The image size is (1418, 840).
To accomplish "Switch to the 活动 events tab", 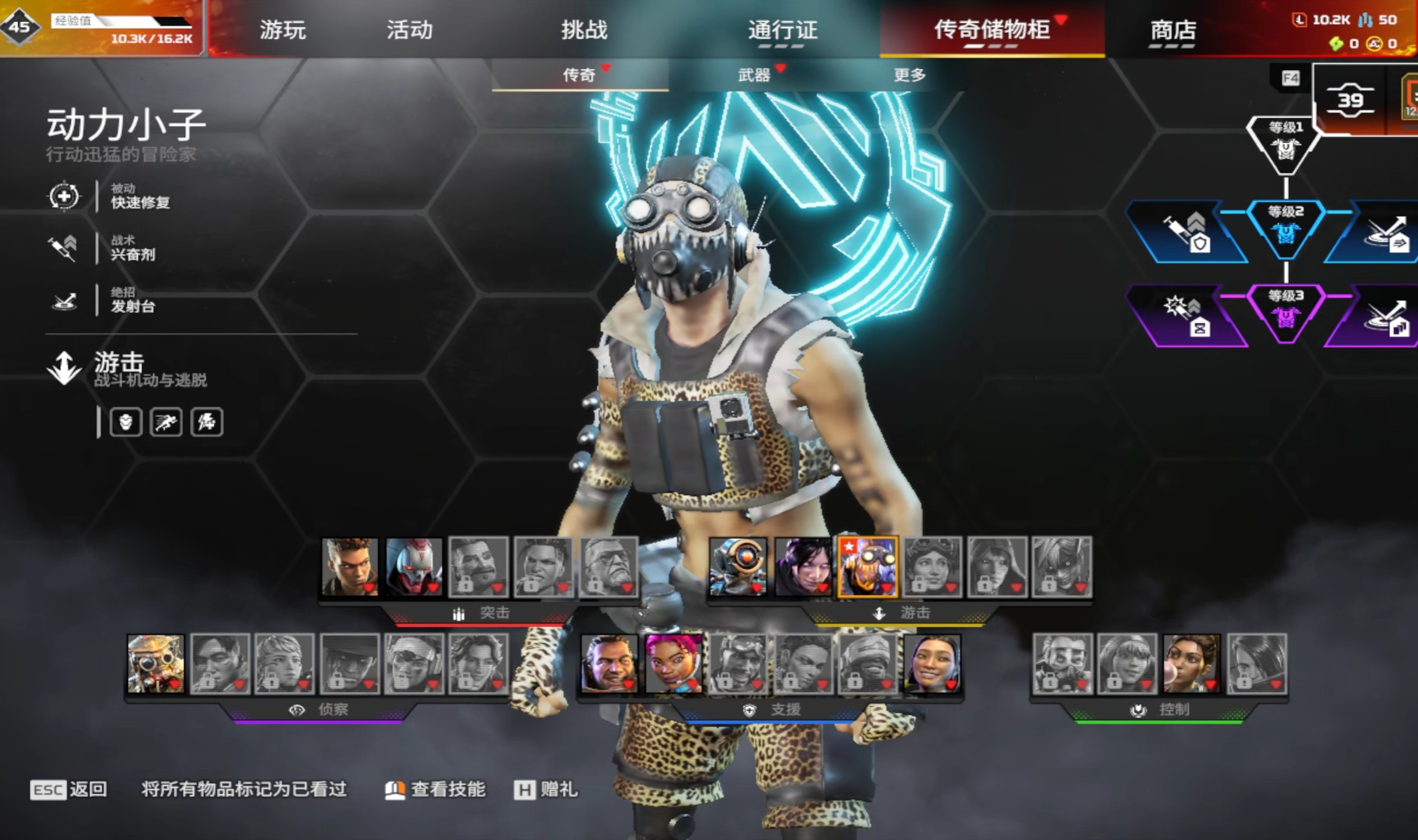I will [410, 30].
